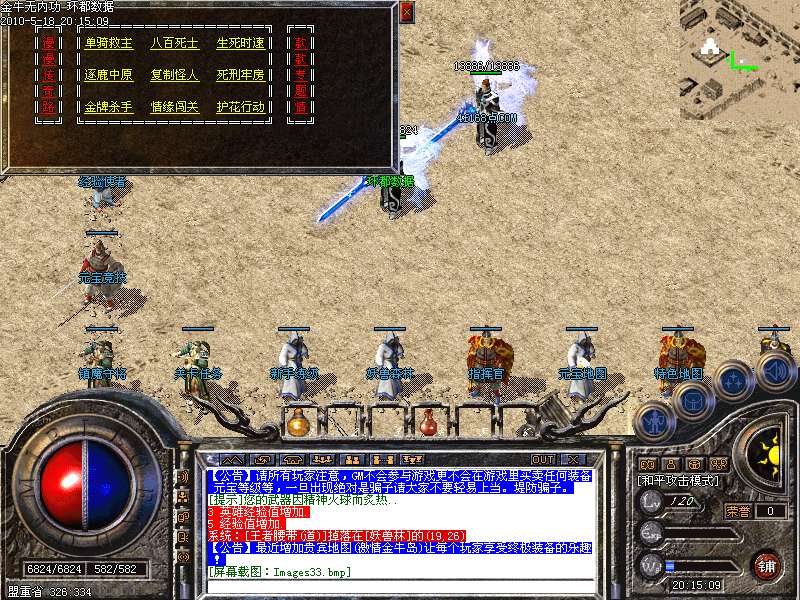This screenshot has height=600, width=800.
Task: Open the 护花行动 entry
Action: pos(240,107)
